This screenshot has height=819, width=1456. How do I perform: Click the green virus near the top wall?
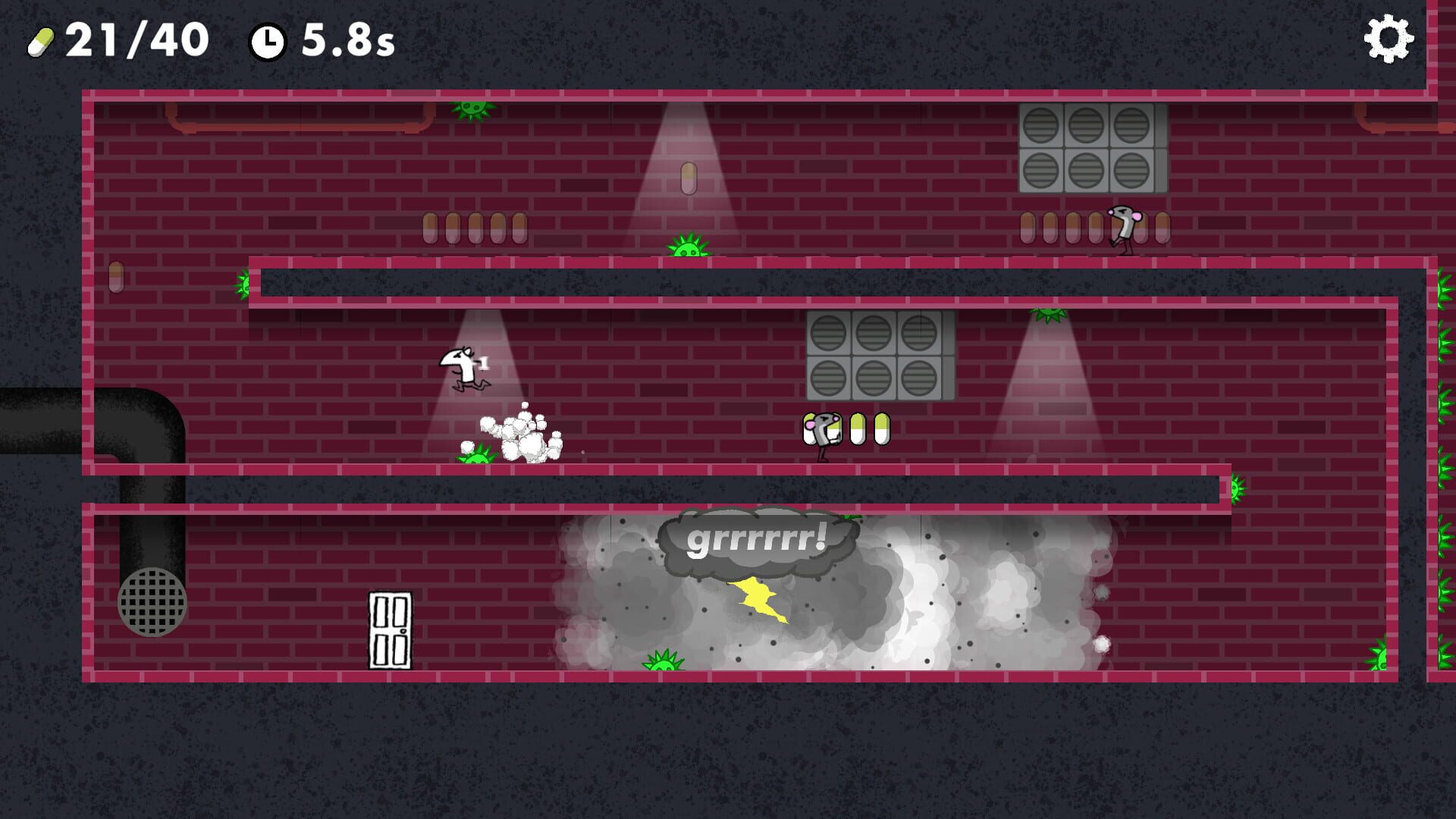[471, 111]
